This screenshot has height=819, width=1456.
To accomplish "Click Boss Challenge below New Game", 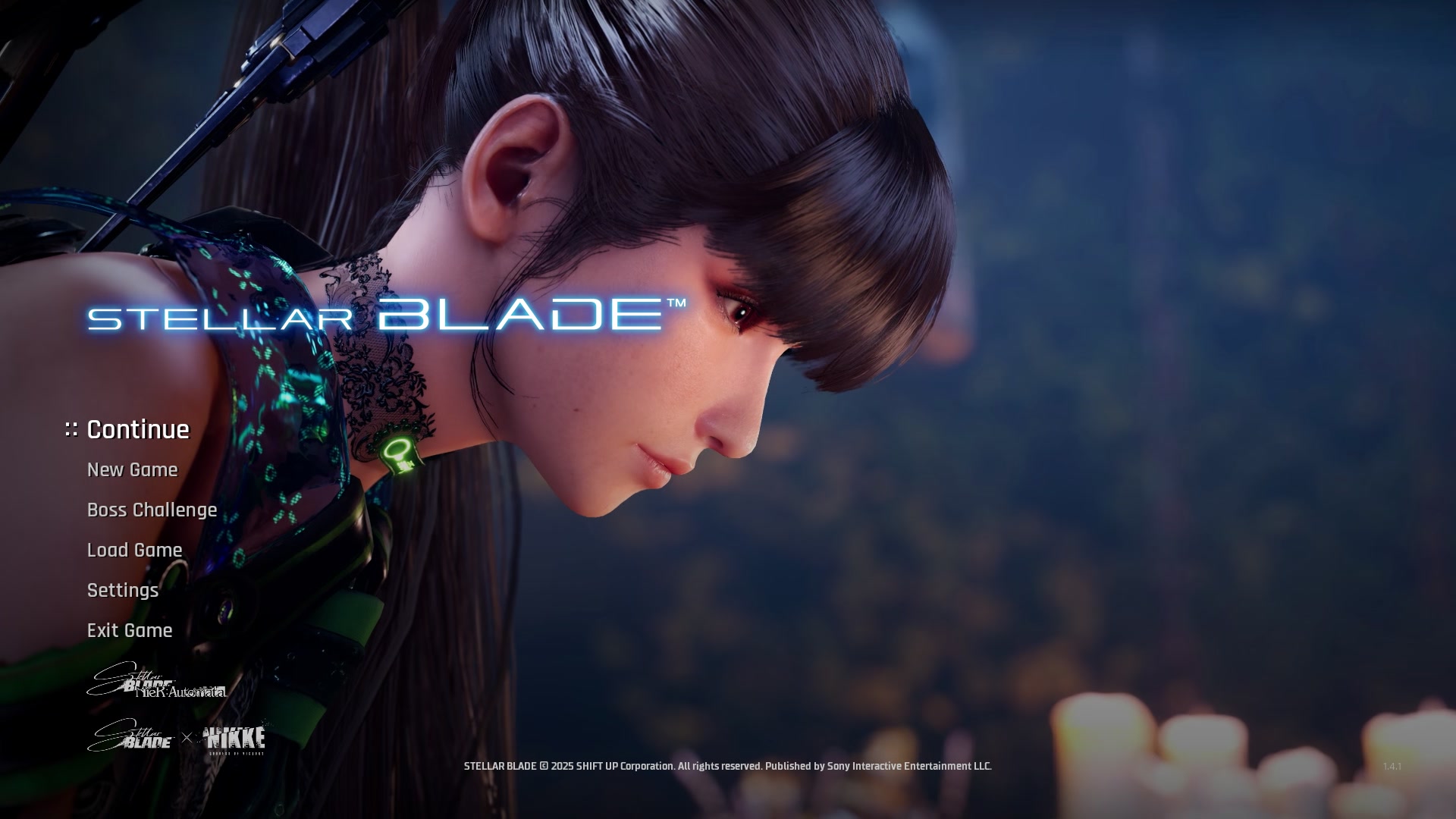I will click(x=150, y=510).
